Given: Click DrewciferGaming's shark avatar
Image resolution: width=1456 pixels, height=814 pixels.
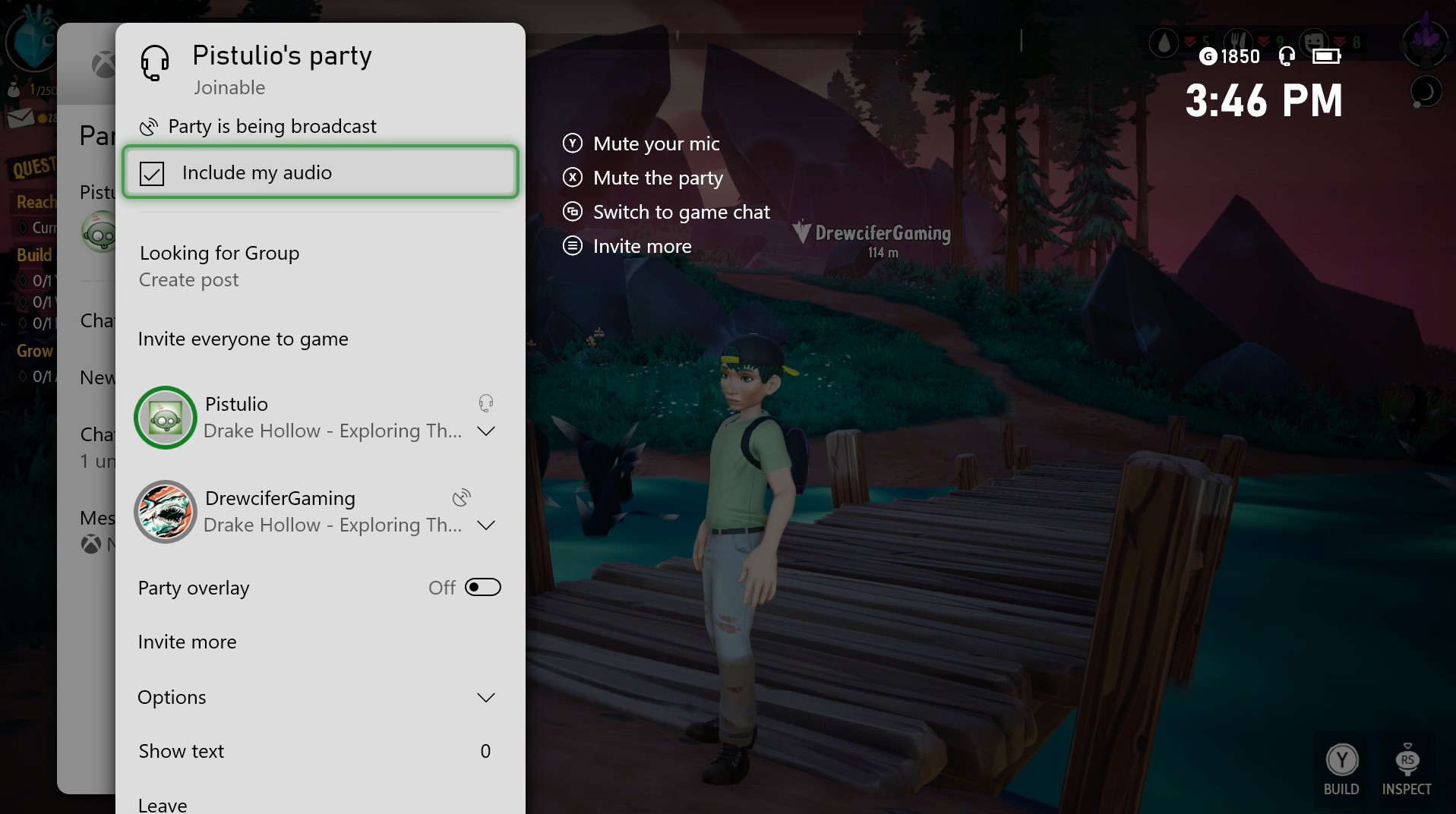Looking at the screenshot, I should (165, 512).
